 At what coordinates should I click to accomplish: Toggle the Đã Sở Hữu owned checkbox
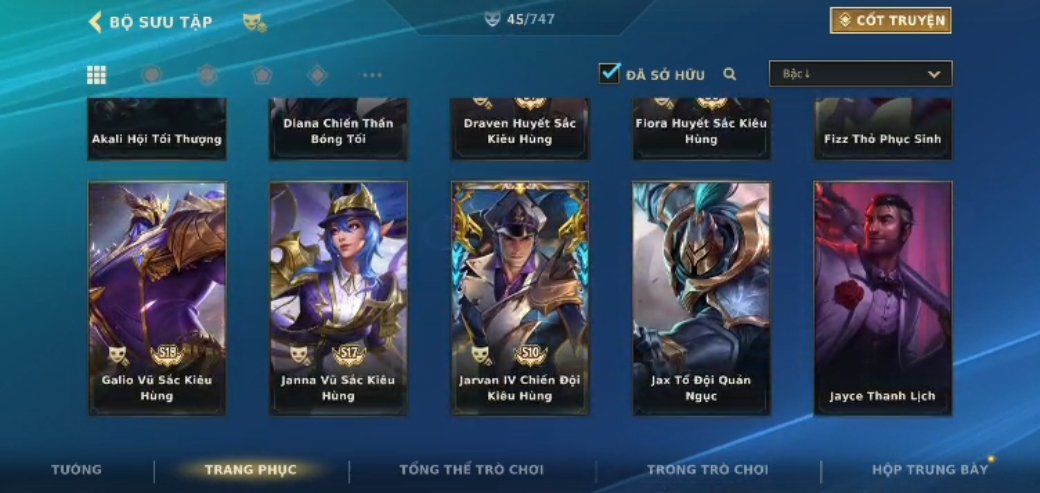(609, 74)
